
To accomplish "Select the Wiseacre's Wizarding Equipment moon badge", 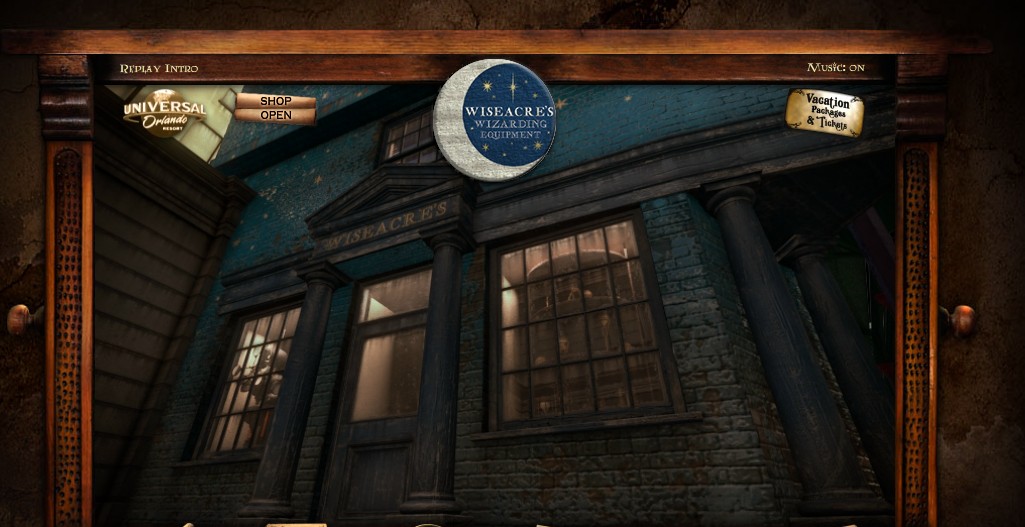I will [495, 120].
